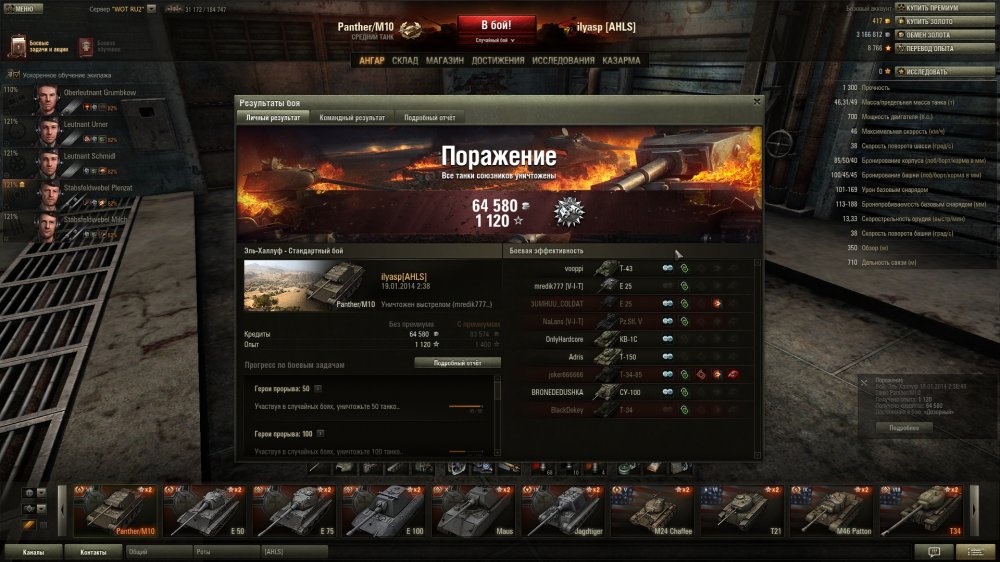Screen dimensions: 1000x562
Task: Open the Контакты button
Action: point(93,551)
